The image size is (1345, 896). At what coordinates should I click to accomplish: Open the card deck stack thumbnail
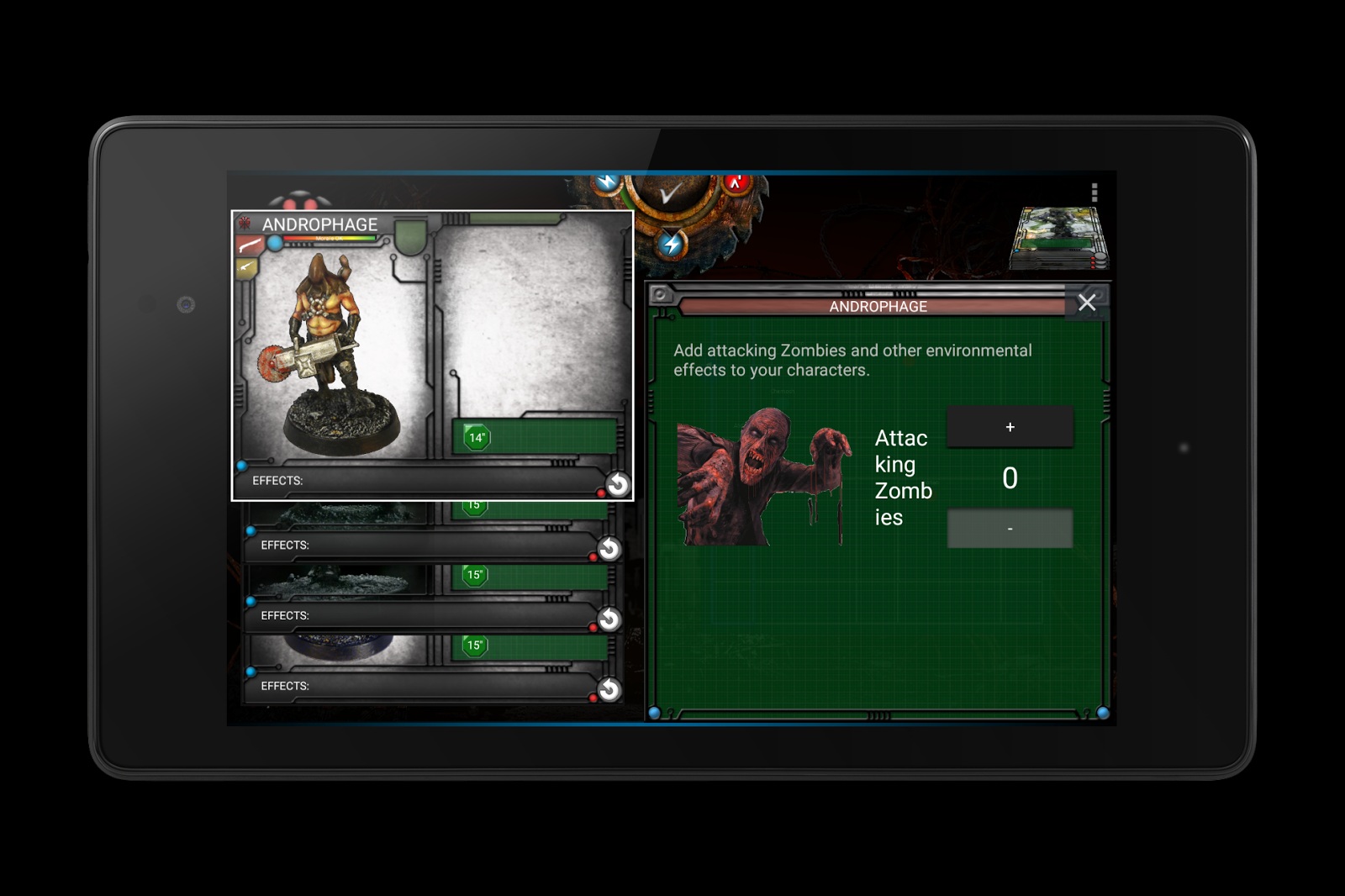(x=1059, y=238)
